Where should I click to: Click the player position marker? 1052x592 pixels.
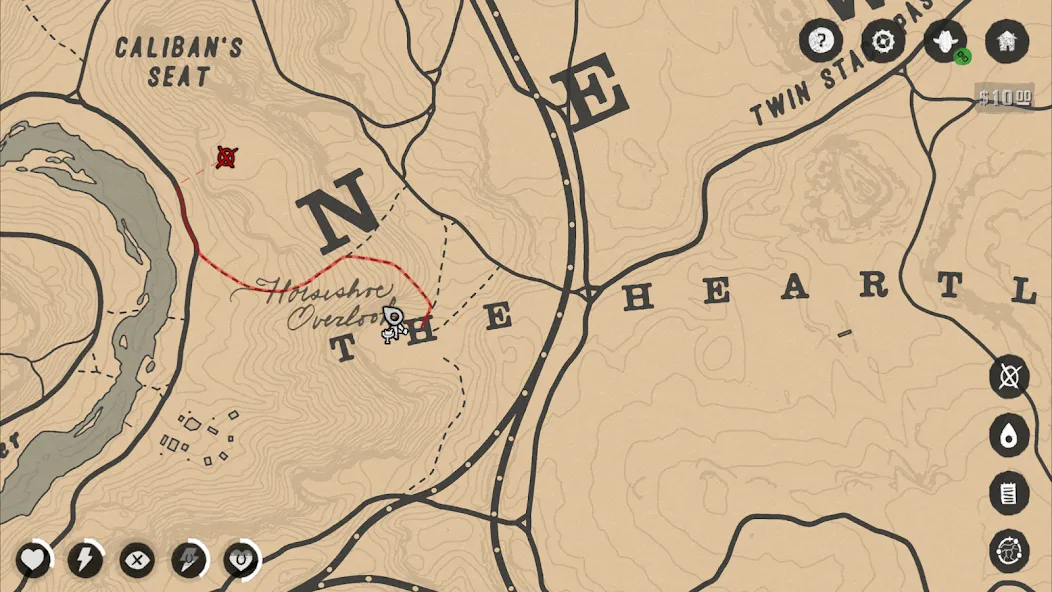[395, 322]
